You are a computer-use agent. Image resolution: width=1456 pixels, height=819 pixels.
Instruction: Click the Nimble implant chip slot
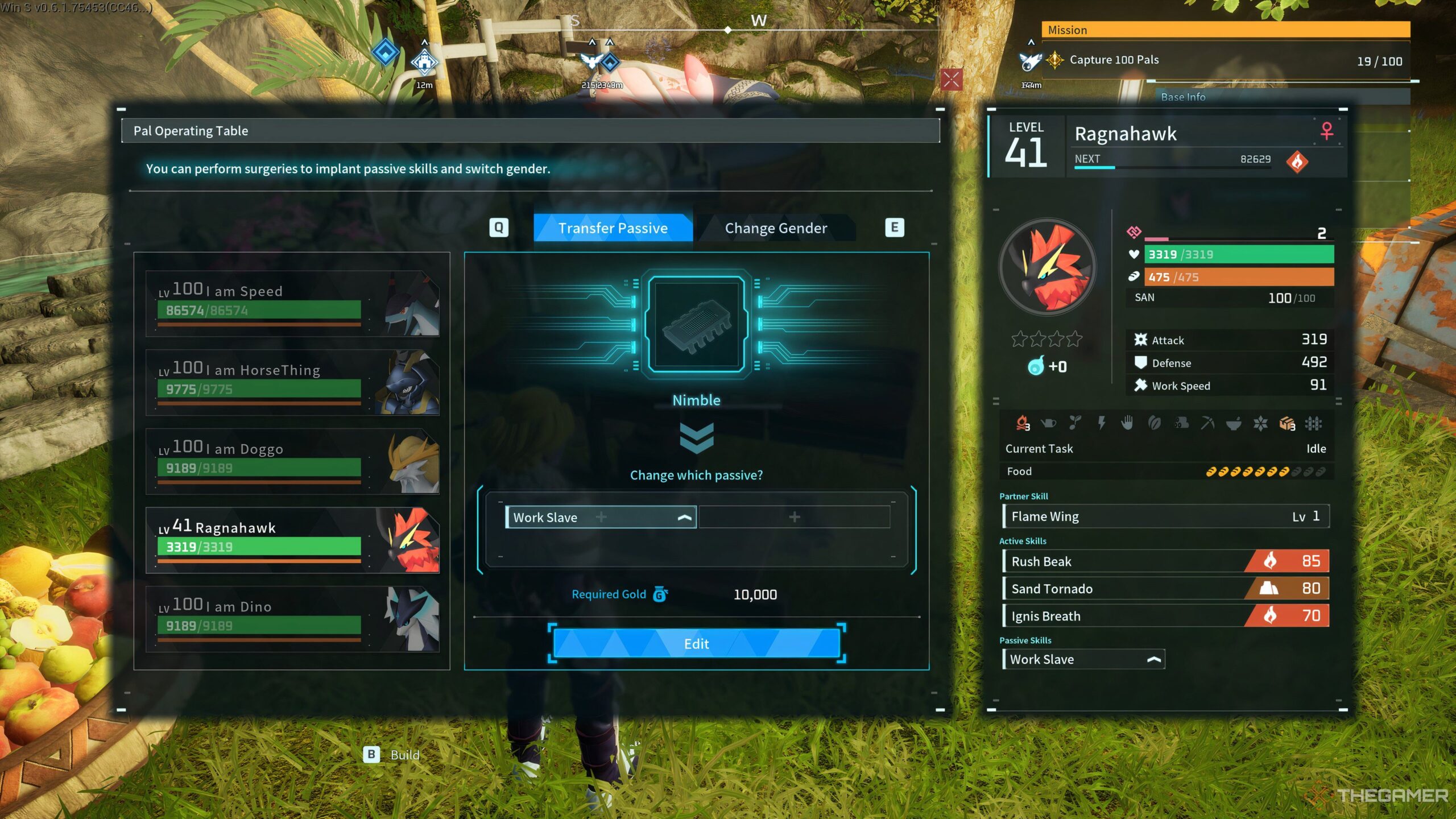[x=696, y=324]
